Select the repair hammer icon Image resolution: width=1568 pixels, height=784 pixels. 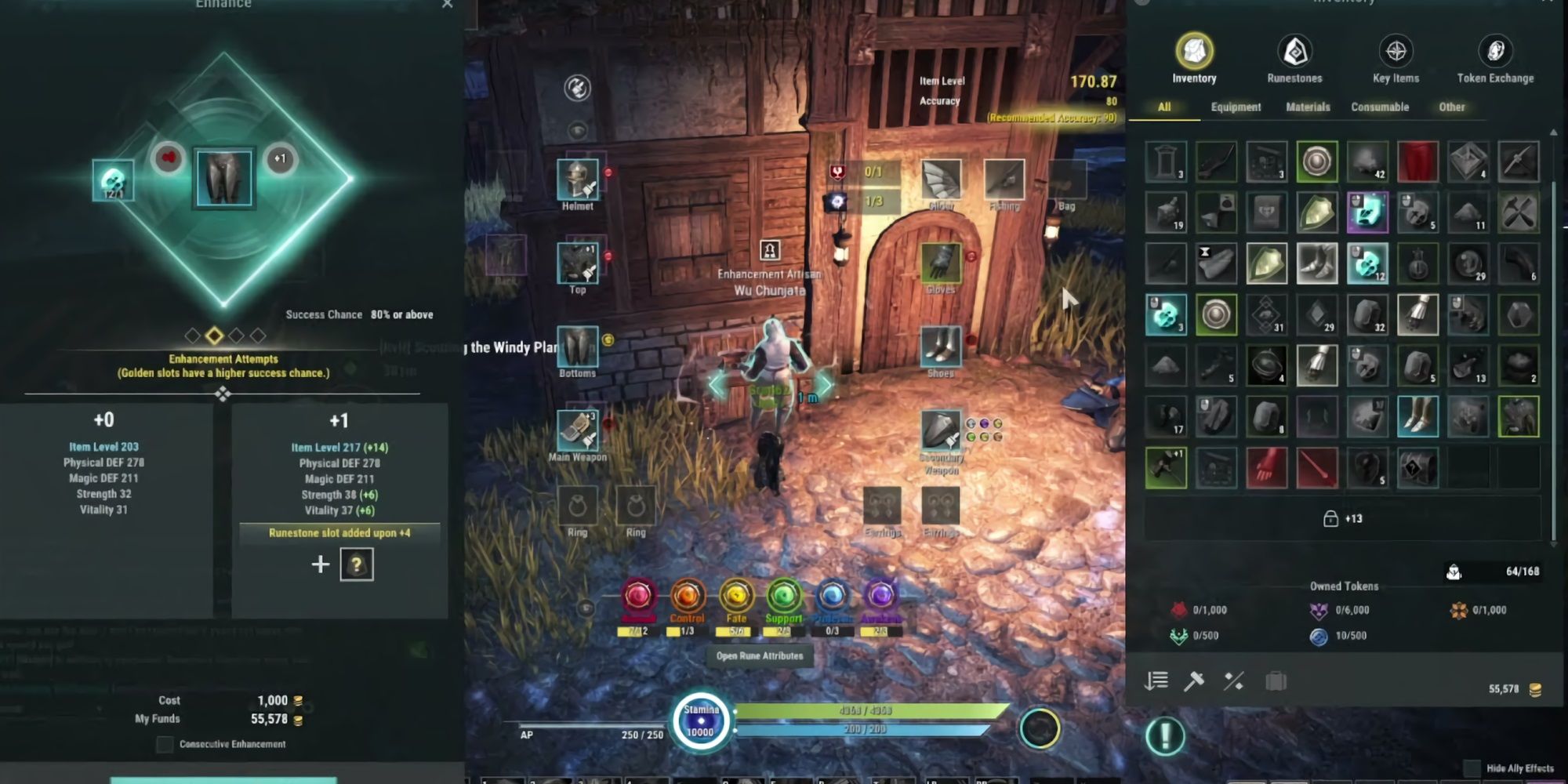coord(1193,681)
